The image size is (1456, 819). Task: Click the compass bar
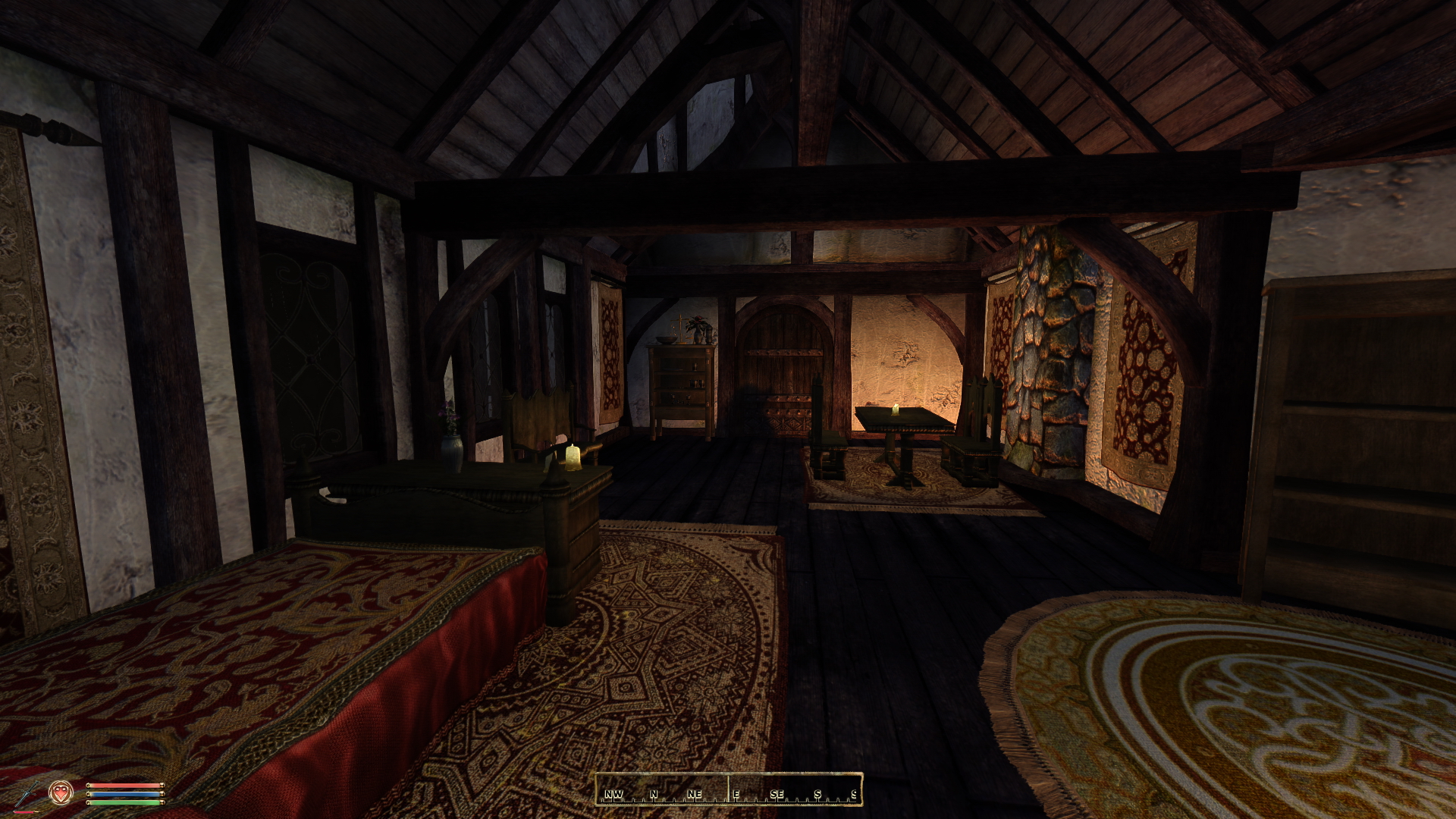coord(728,789)
